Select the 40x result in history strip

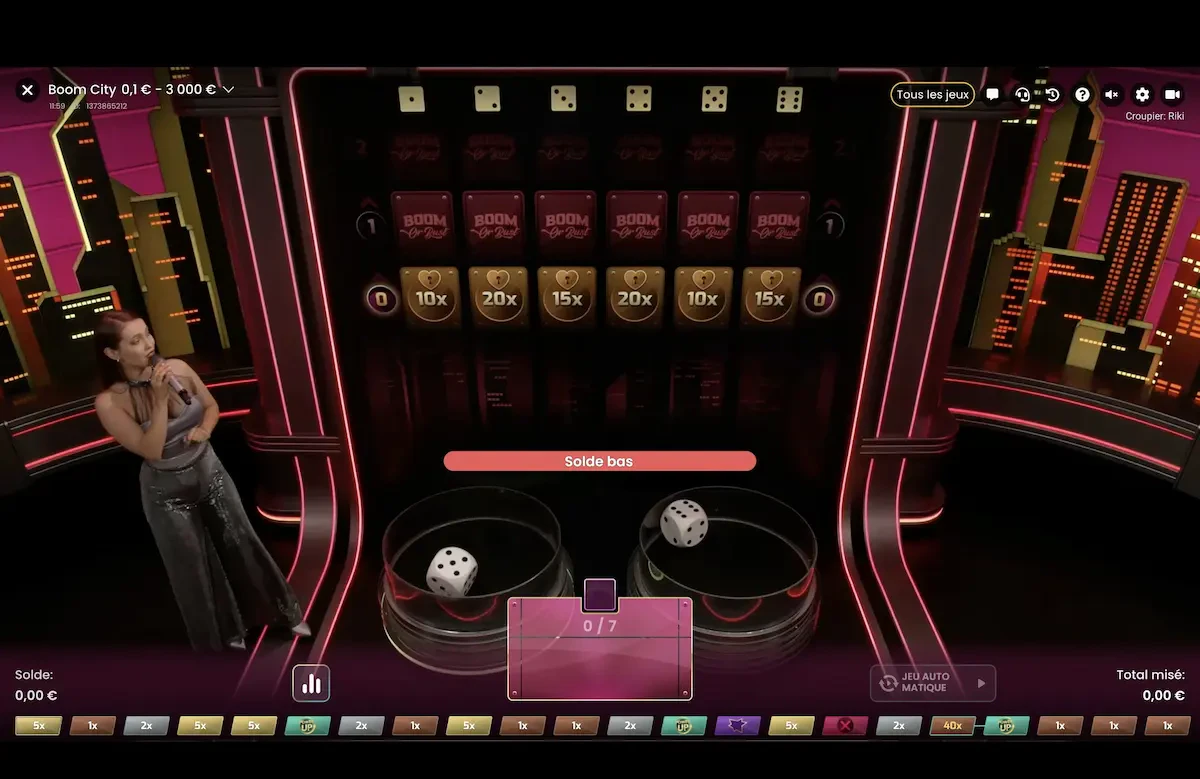(952, 726)
